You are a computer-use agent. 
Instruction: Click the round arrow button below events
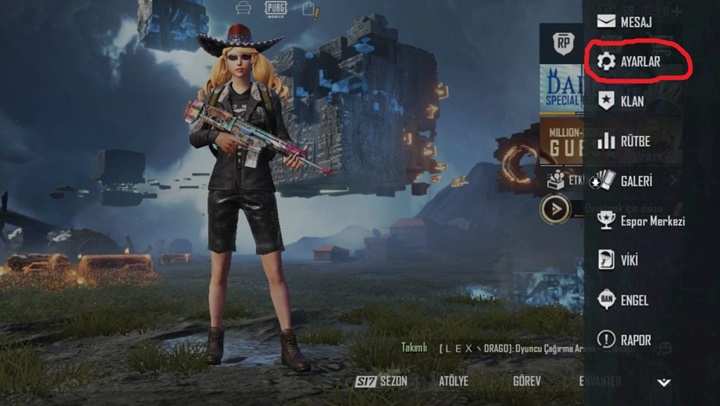(555, 209)
